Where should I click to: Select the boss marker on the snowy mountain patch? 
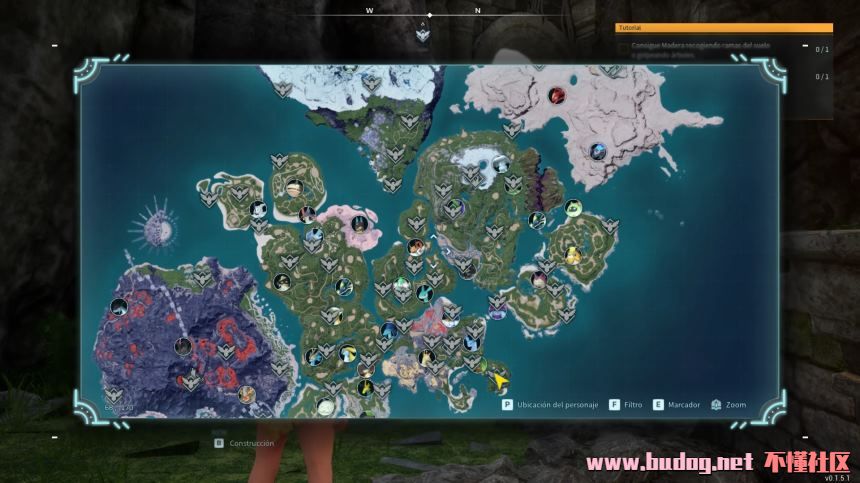(x=501, y=165)
